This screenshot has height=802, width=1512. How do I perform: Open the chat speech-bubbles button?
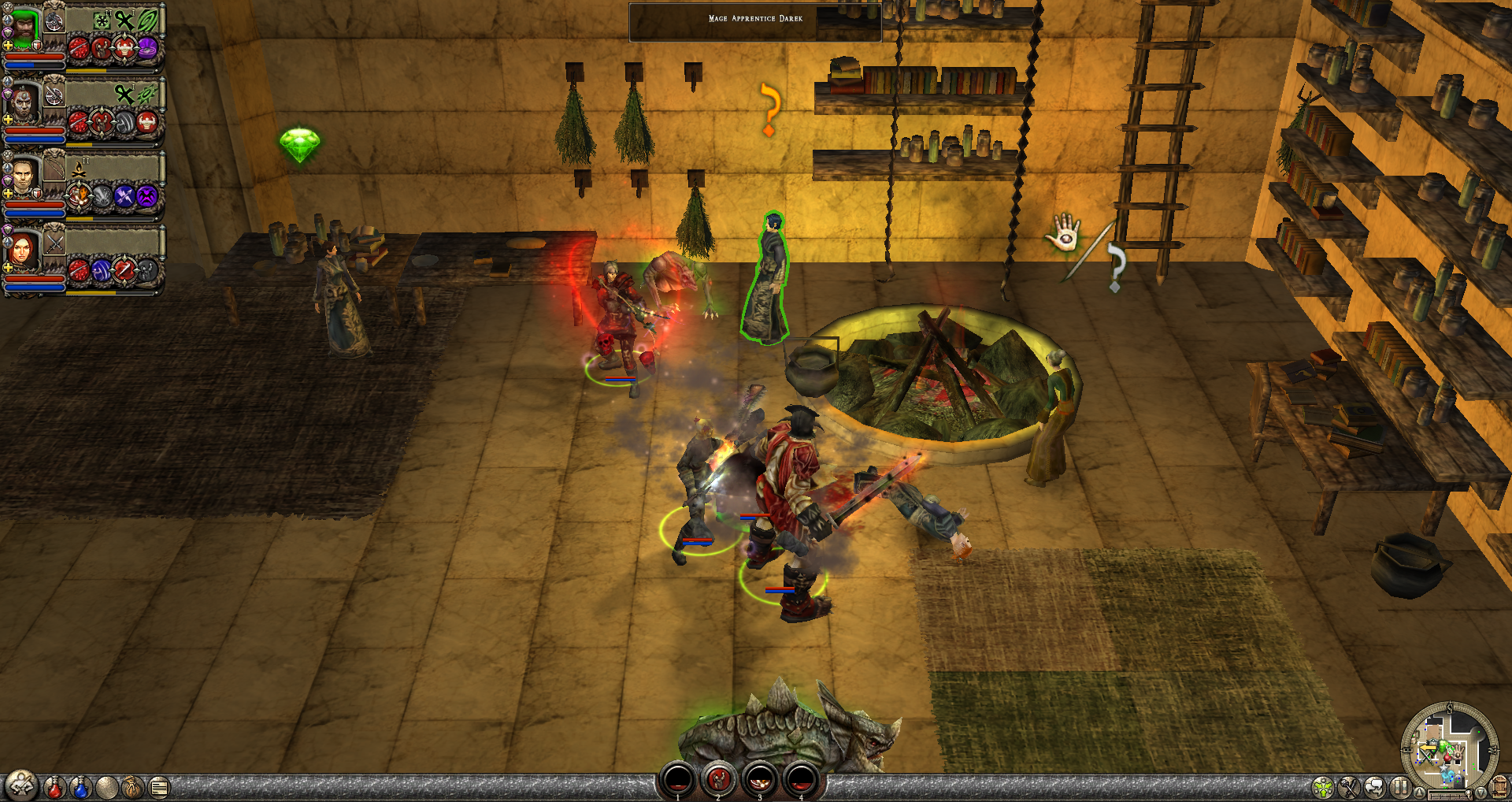1375,786
